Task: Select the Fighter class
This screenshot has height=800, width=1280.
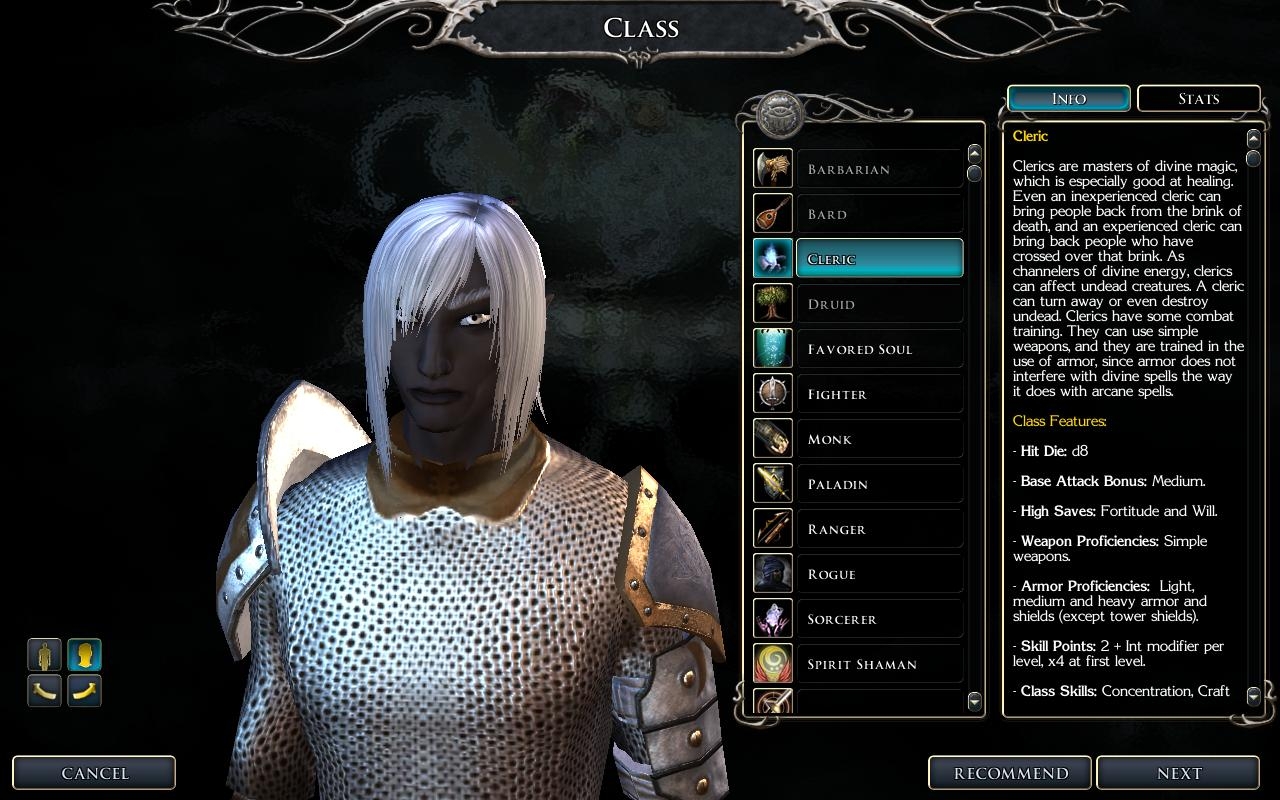Action: point(878,394)
